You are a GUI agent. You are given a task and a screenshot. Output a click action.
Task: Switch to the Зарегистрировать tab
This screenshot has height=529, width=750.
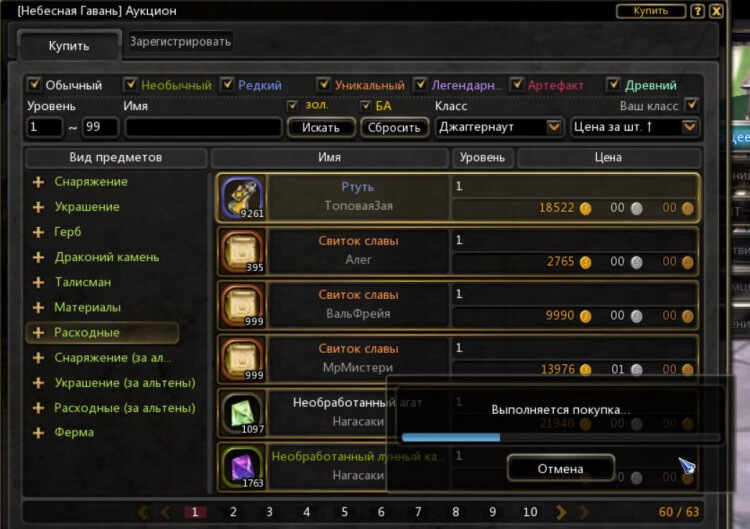(x=180, y=41)
